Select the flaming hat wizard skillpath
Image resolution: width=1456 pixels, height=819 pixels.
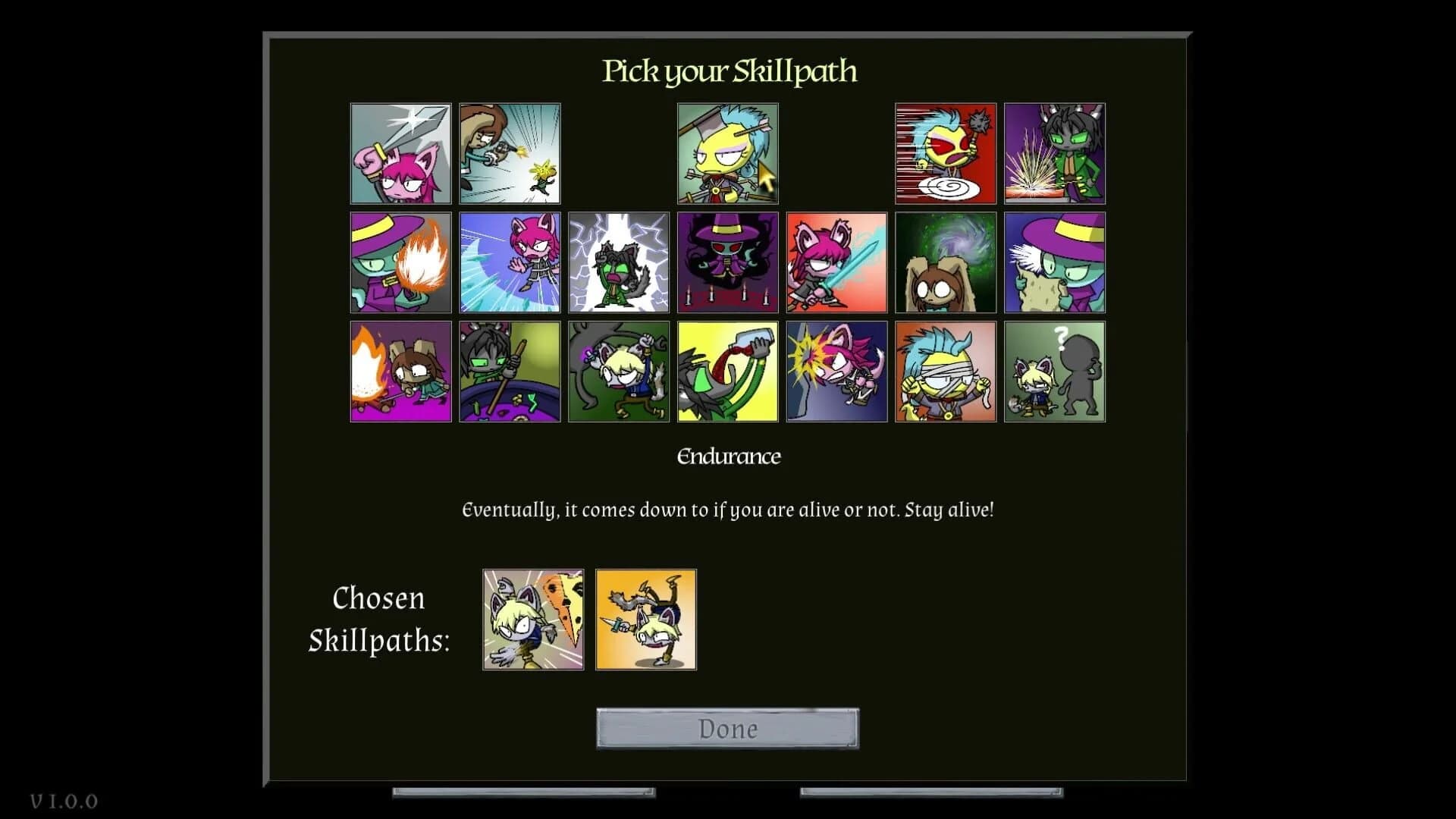click(401, 262)
